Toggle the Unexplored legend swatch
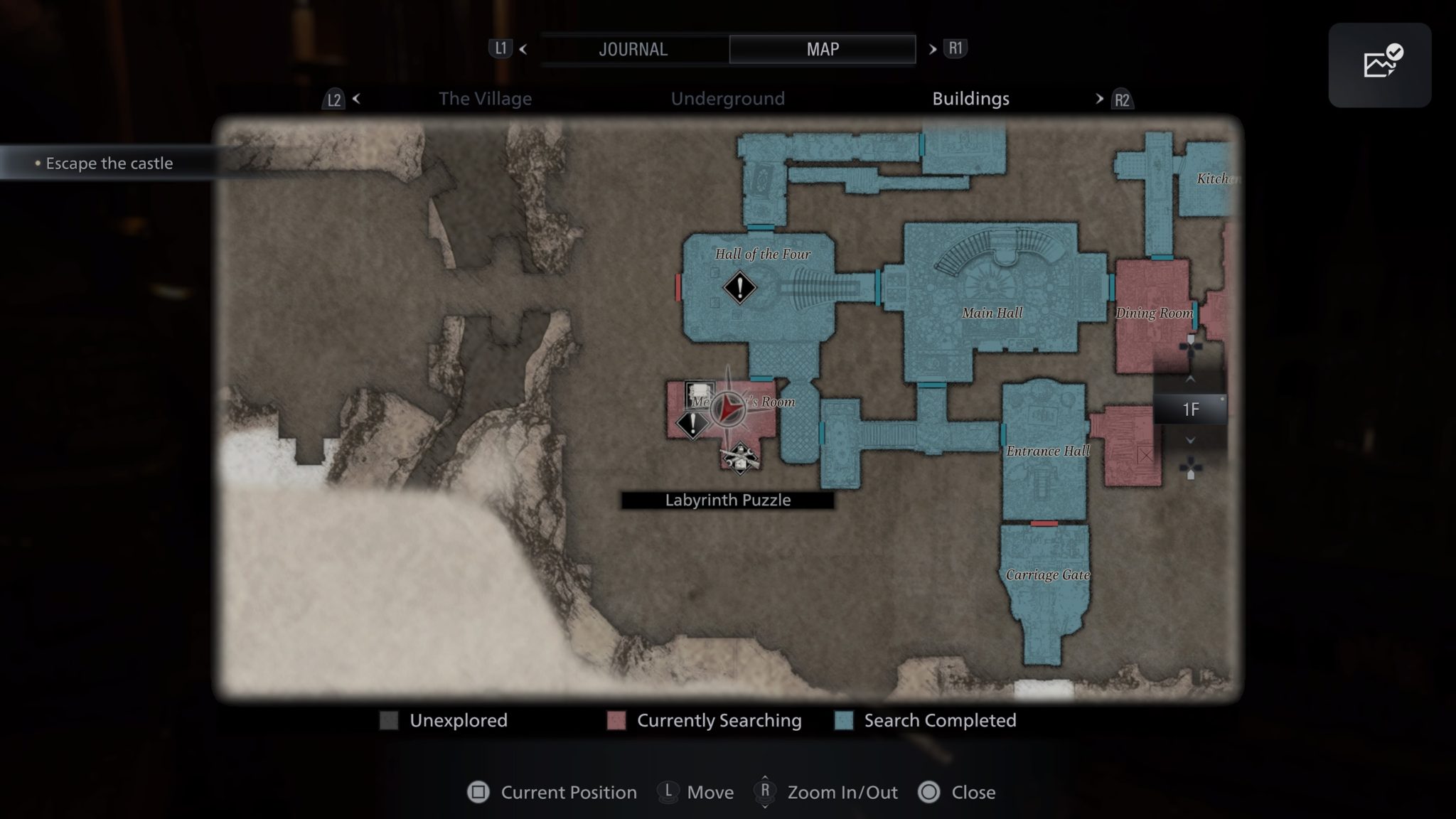The height and width of the screenshot is (819, 1456). (388, 720)
